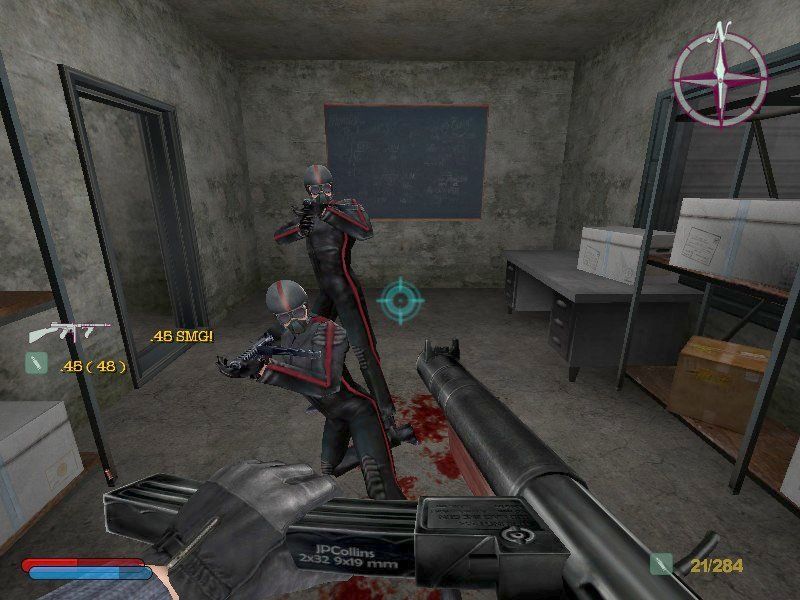Click the bullet icon beside .45 (48)
The width and height of the screenshot is (800, 600).
[35, 365]
